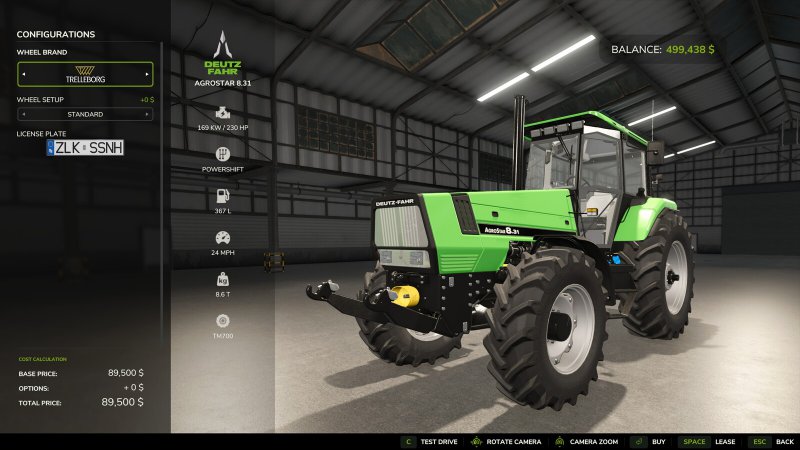Switch wheel setup to next option
This screenshot has width=800, height=450.
pyautogui.click(x=148, y=114)
